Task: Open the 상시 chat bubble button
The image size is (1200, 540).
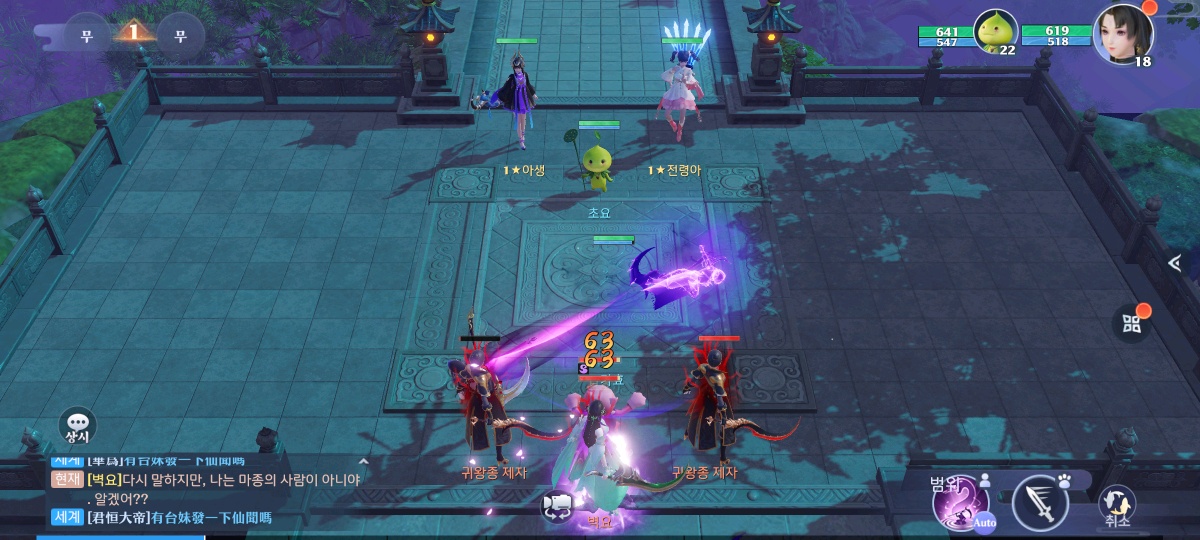Action: pyautogui.click(x=78, y=426)
